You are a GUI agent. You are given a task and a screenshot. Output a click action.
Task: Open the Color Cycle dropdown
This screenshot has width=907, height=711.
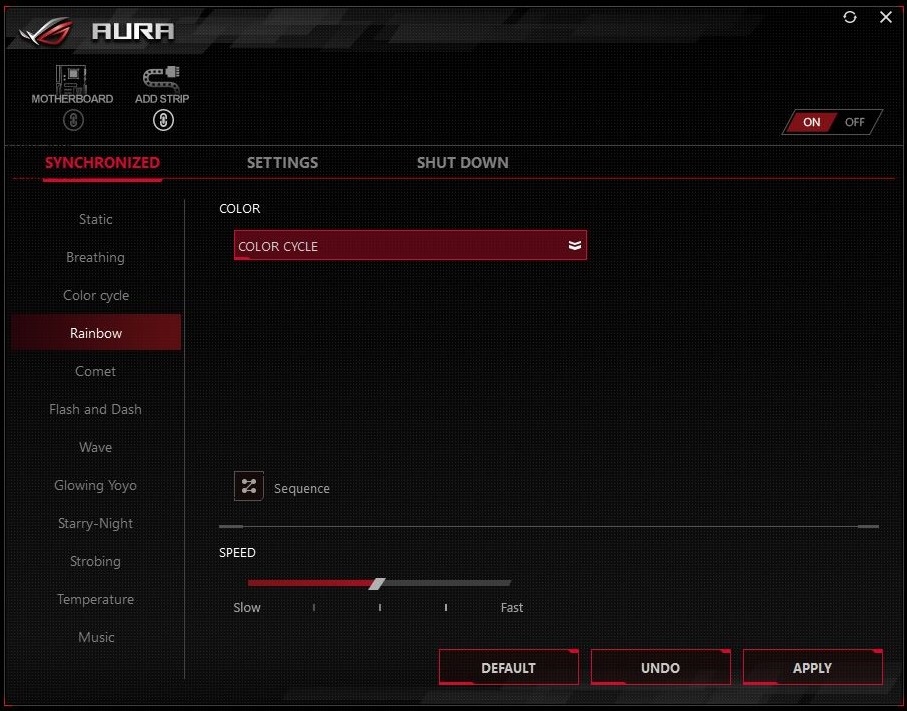tap(410, 246)
